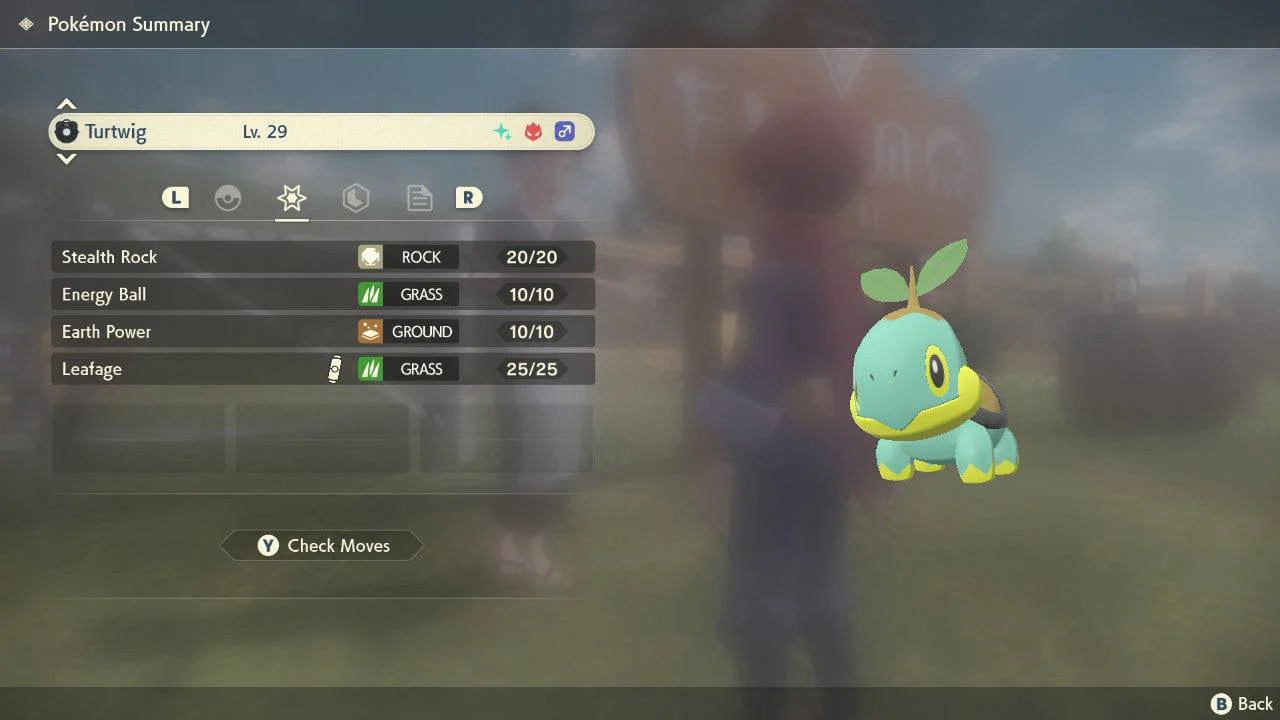Viewport: 1280px width, 720px height.
Task: Select the Earth Power move row
Action: tap(322, 332)
